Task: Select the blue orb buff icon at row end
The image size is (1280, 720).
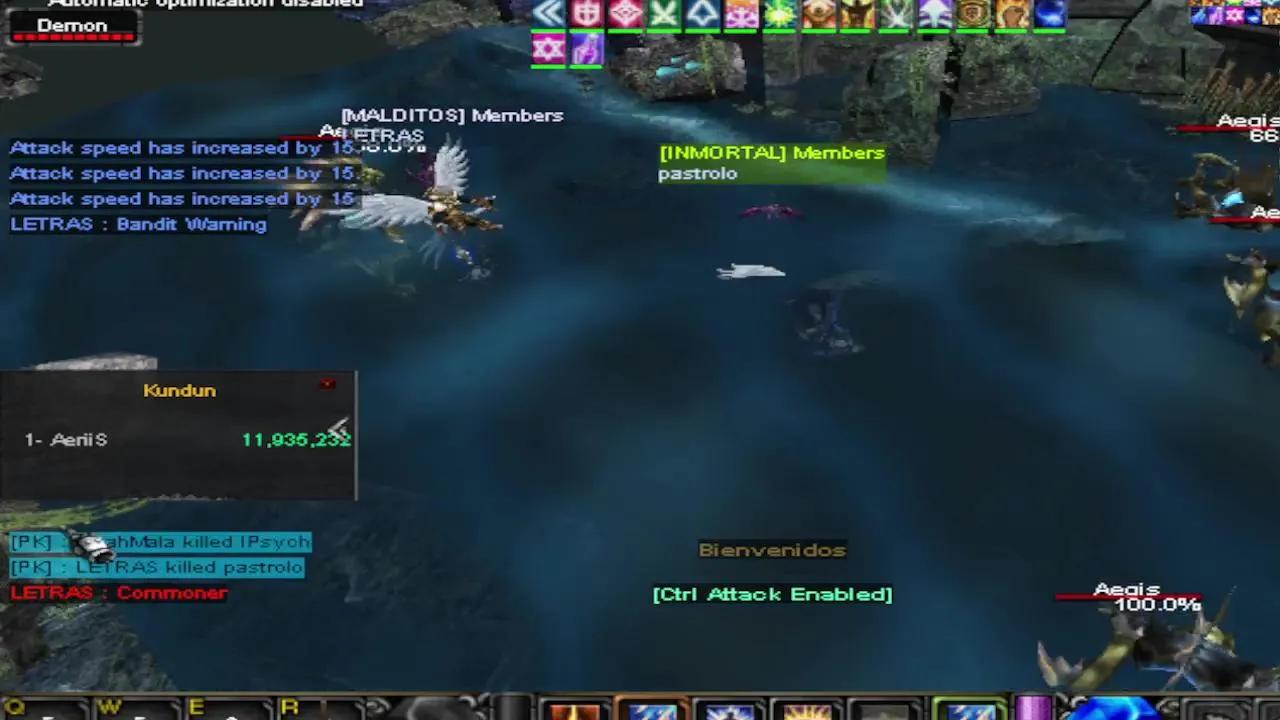Action: (1048, 14)
